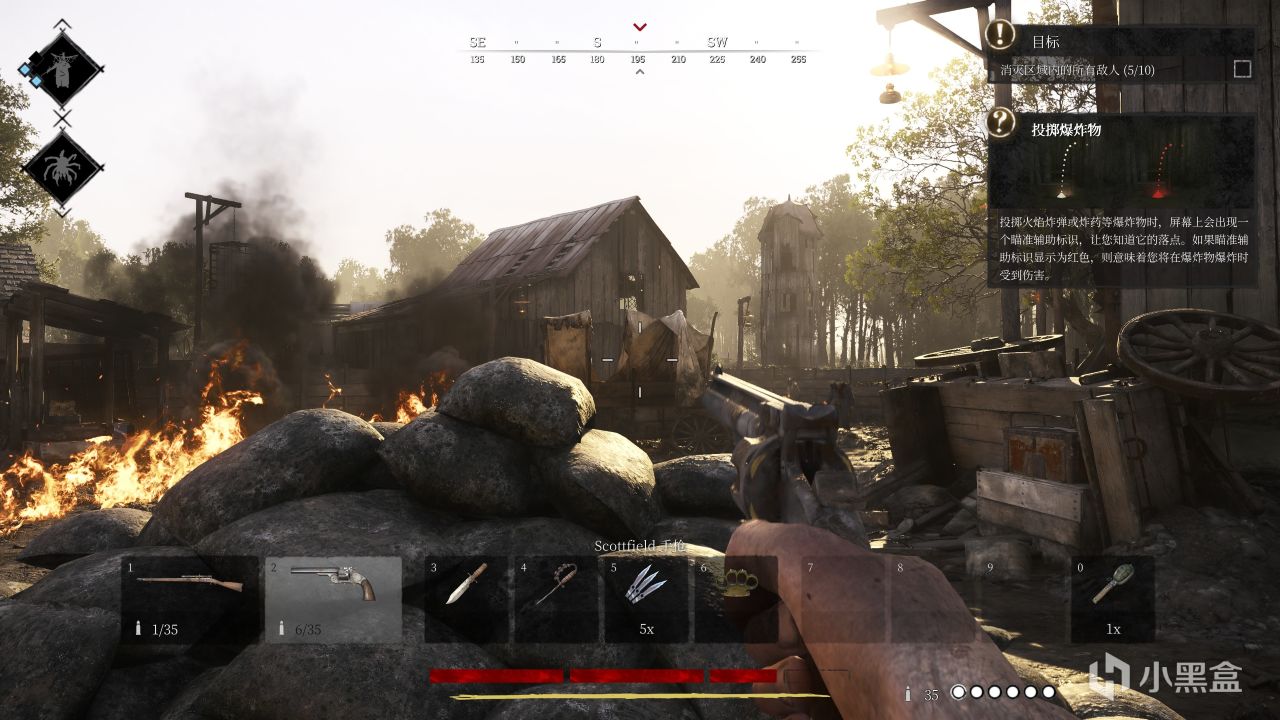Equip the brass knuckles slot
Screen dimensions: 1280x720
(x=736, y=598)
